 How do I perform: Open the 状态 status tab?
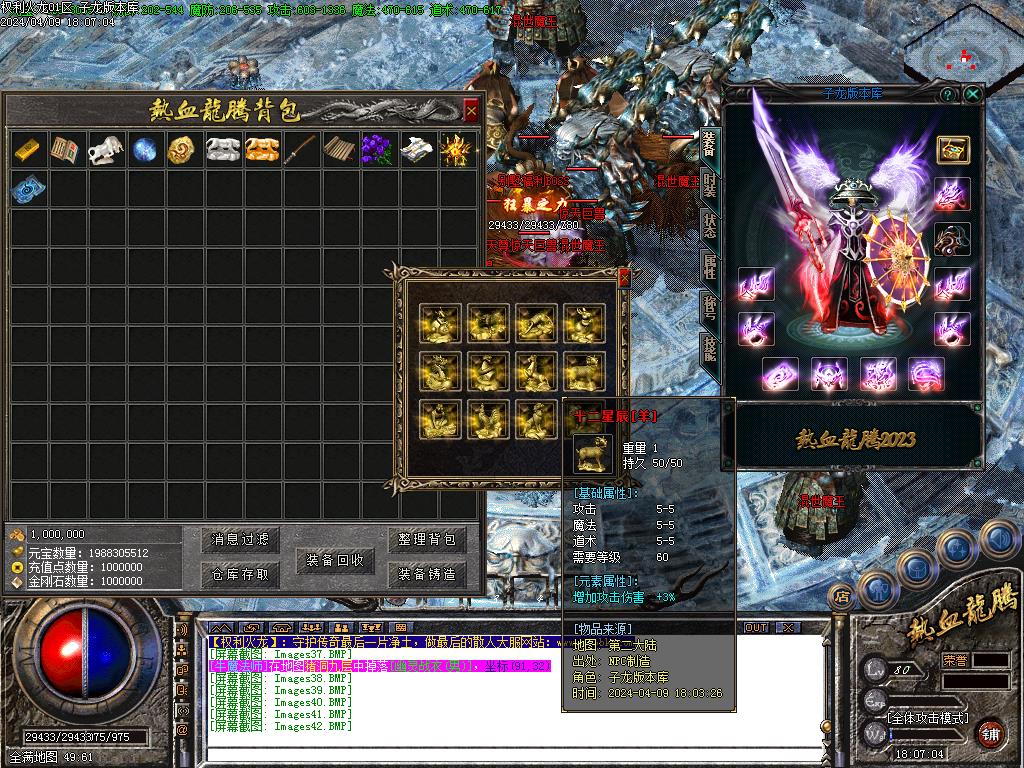[x=709, y=225]
